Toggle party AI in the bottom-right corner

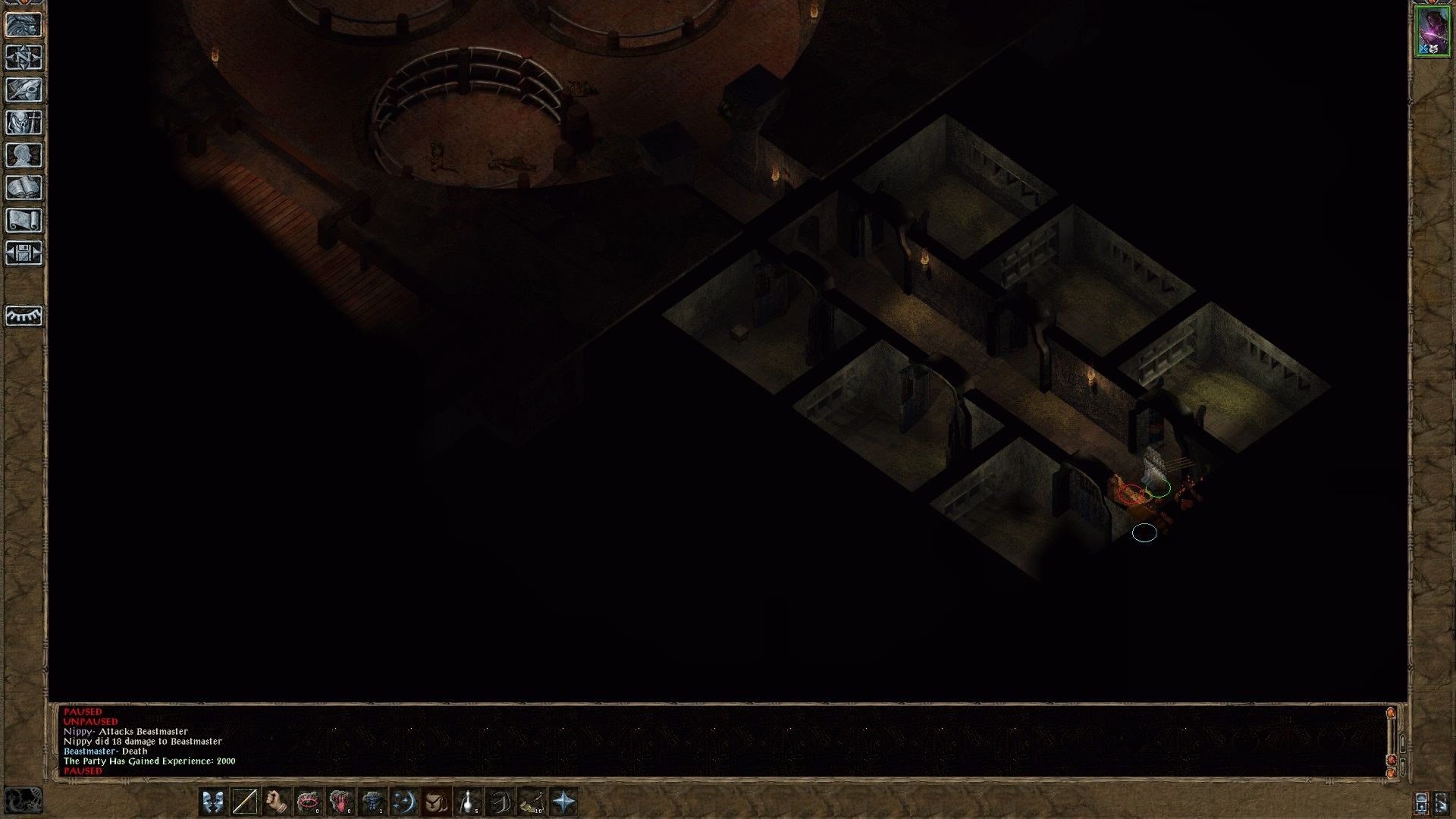pyautogui.click(x=1442, y=802)
